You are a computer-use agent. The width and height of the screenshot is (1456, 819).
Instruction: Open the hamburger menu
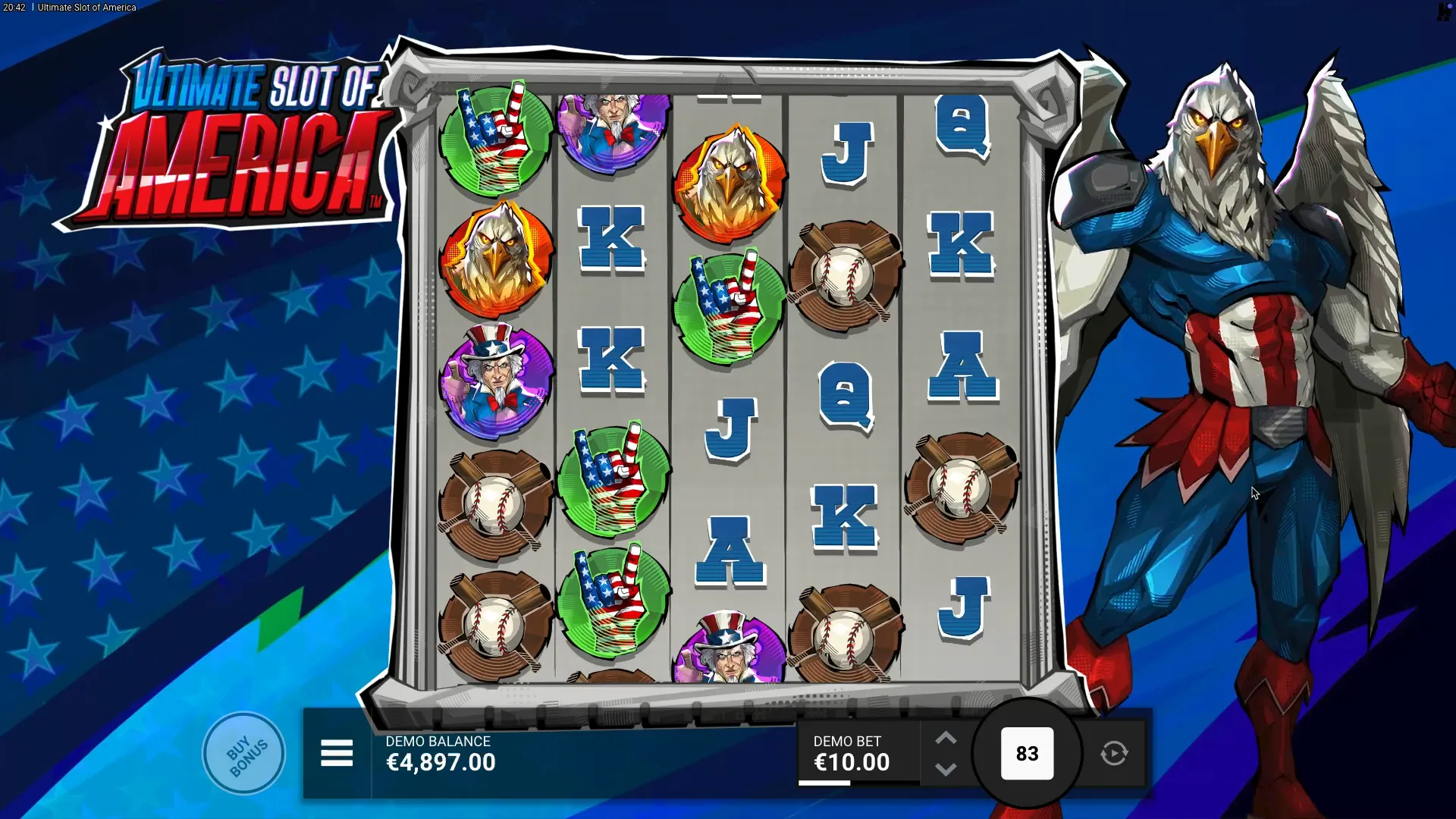337,754
